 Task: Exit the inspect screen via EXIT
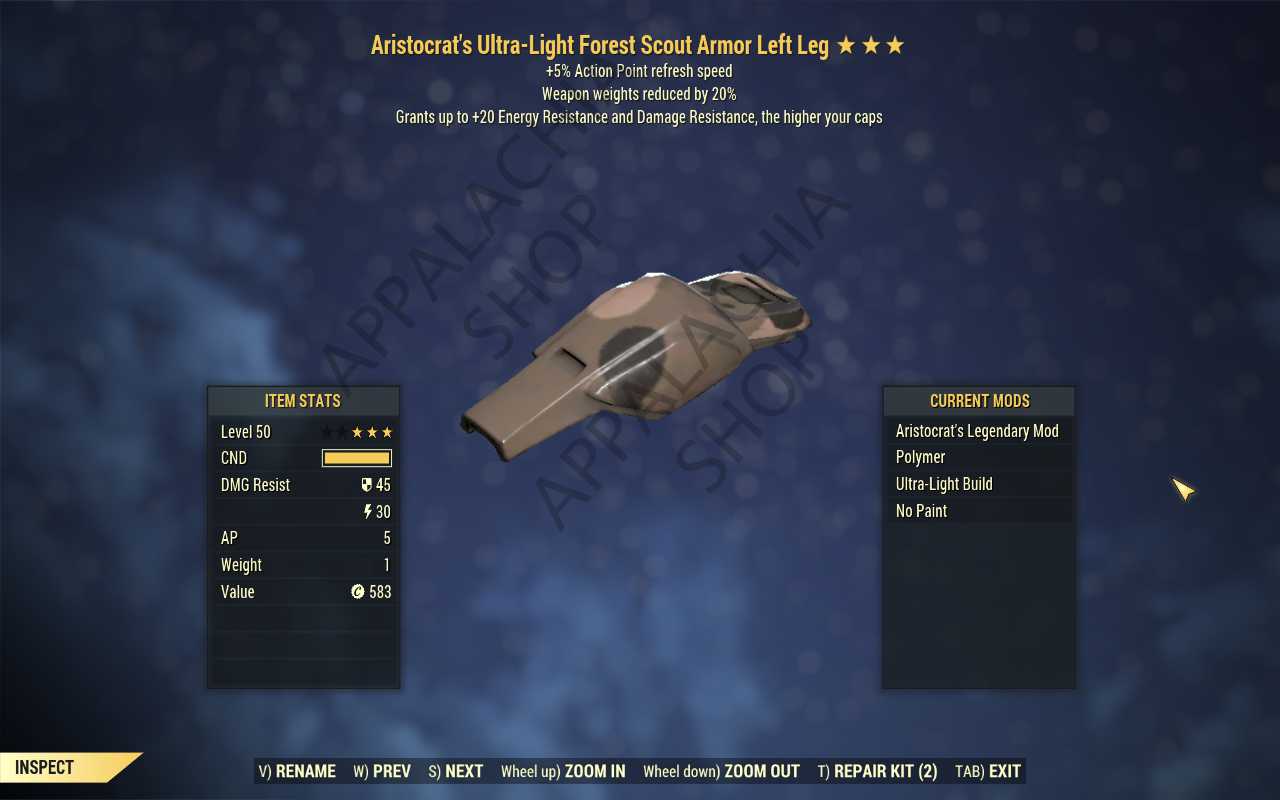[988, 771]
